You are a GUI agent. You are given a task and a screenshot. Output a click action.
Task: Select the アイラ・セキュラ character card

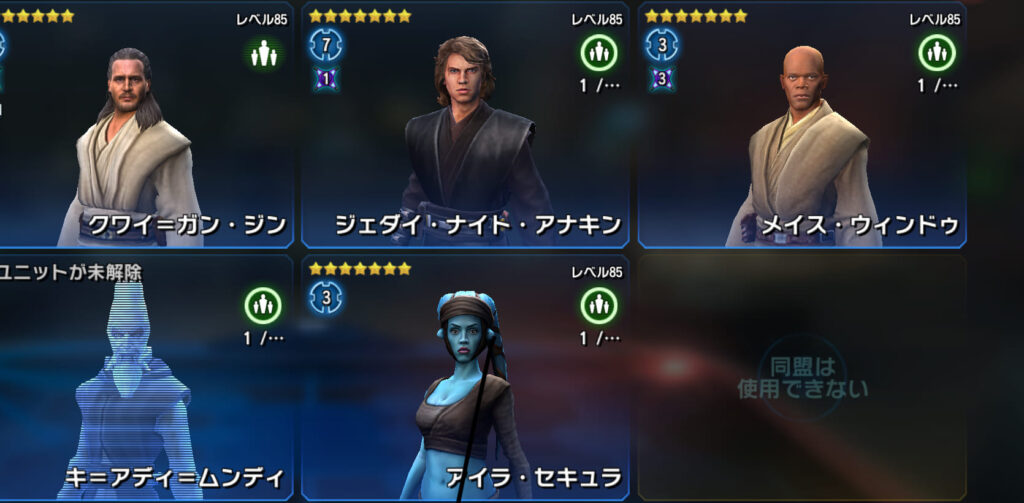(x=465, y=385)
